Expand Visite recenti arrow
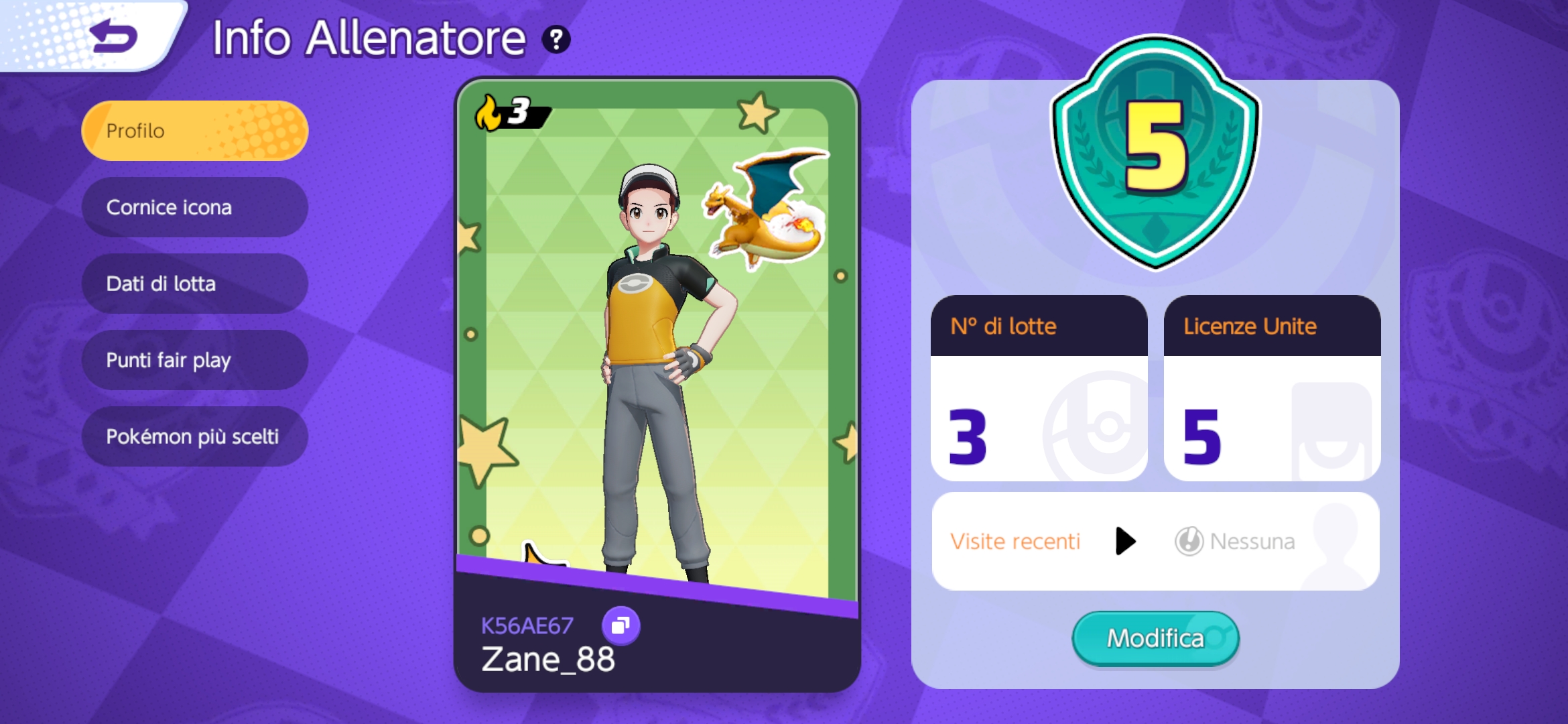Viewport: 1568px width, 724px height. click(x=1126, y=541)
